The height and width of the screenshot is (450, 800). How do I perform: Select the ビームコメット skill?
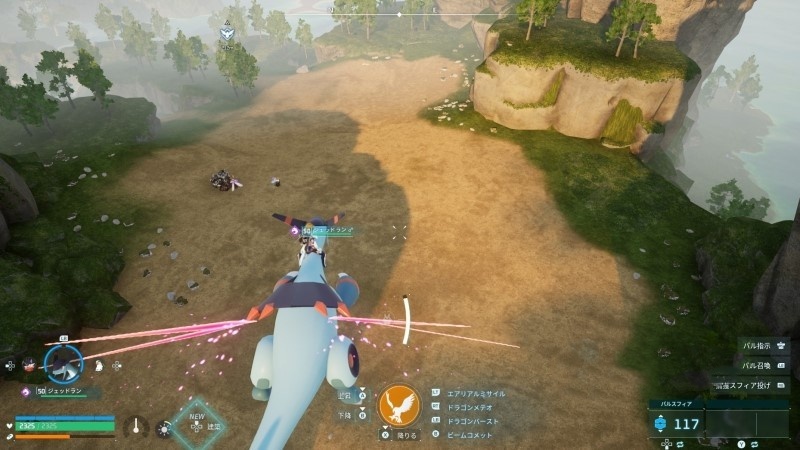click(472, 435)
